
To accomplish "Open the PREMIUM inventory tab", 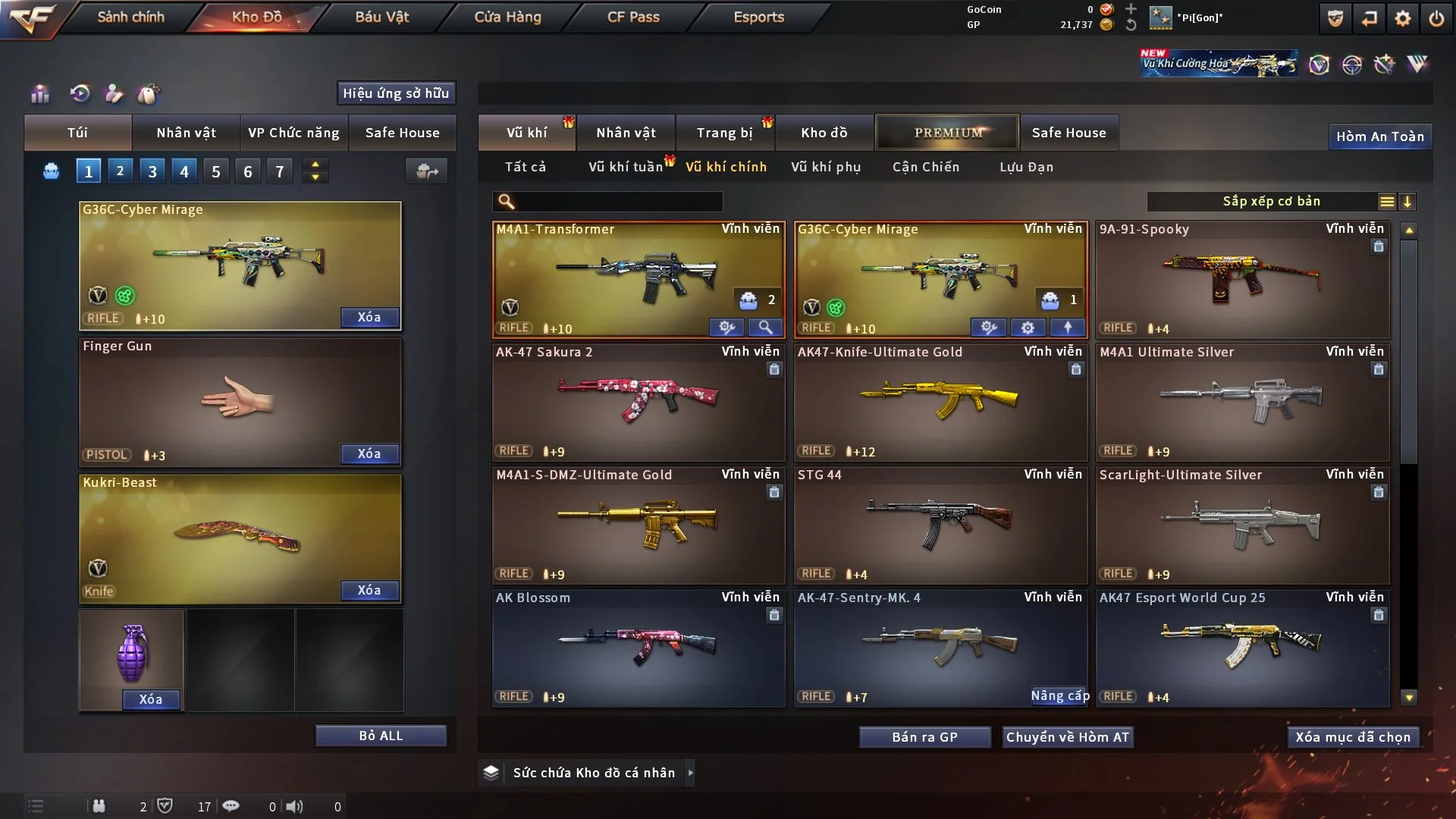I will tap(948, 133).
